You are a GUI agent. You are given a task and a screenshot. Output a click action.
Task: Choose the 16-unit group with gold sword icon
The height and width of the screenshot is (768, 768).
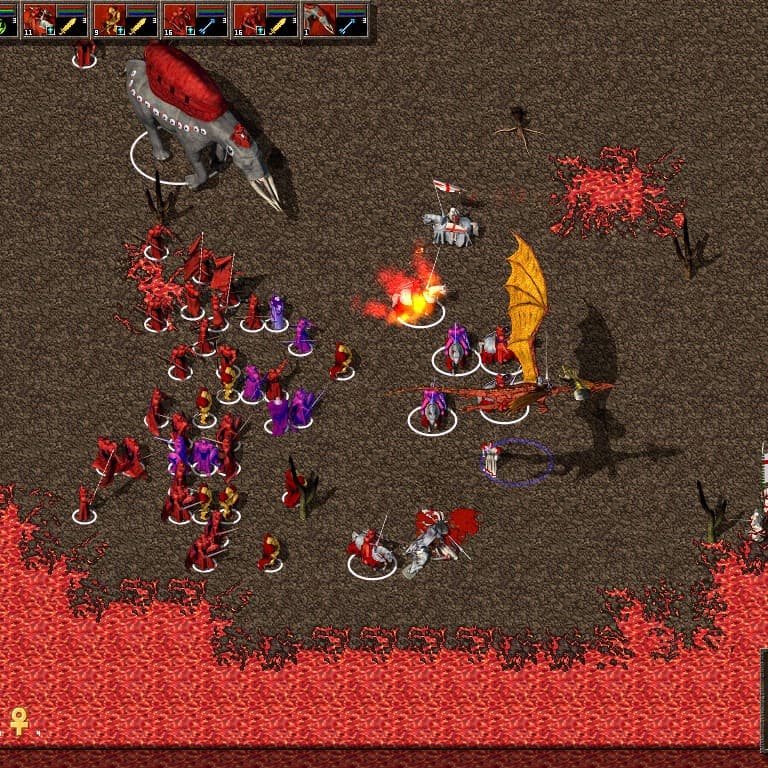pos(265,19)
